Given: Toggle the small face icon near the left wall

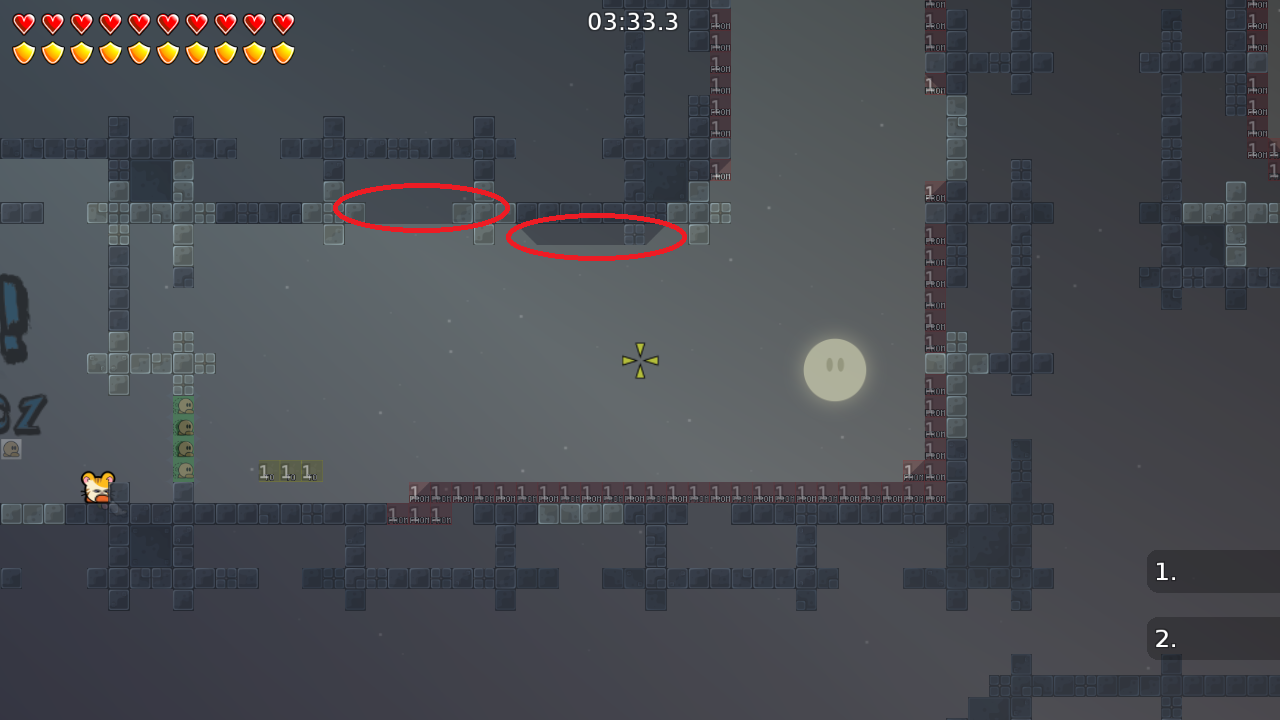Looking at the screenshot, I should coord(12,450).
